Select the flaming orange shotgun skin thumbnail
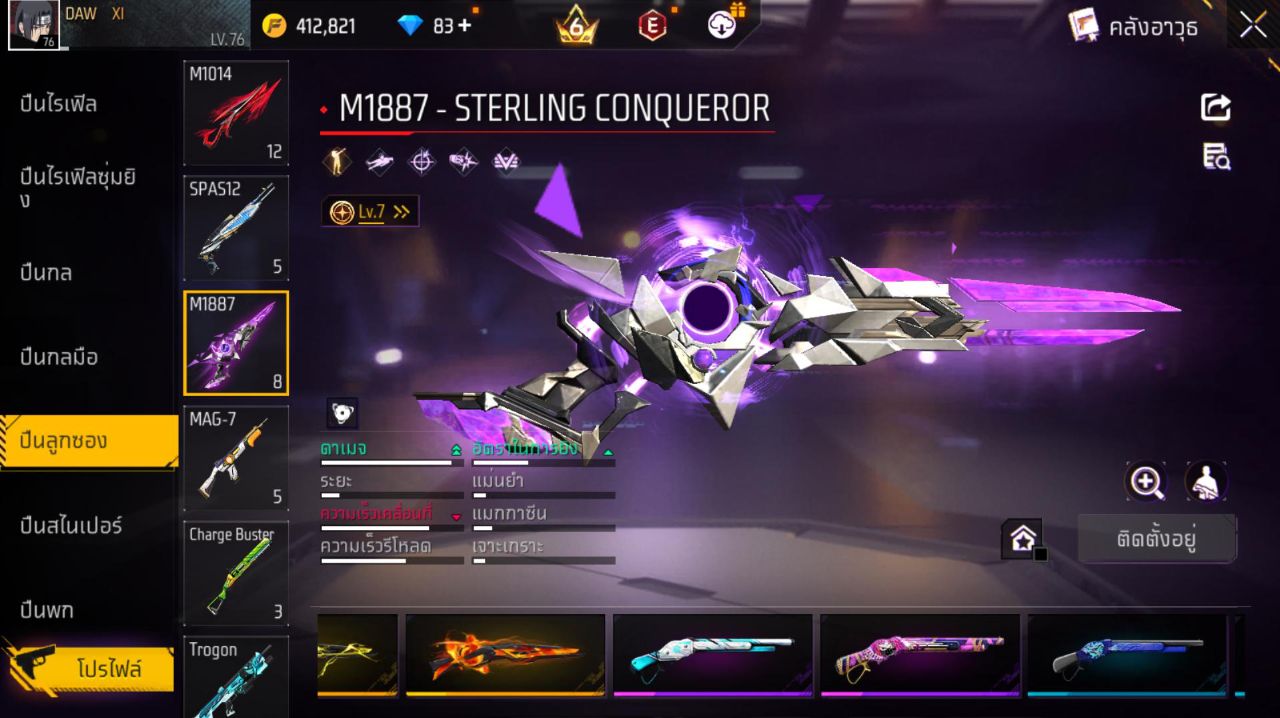Viewport: 1280px width, 718px height. pyautogui.click(x=505, y=655)
